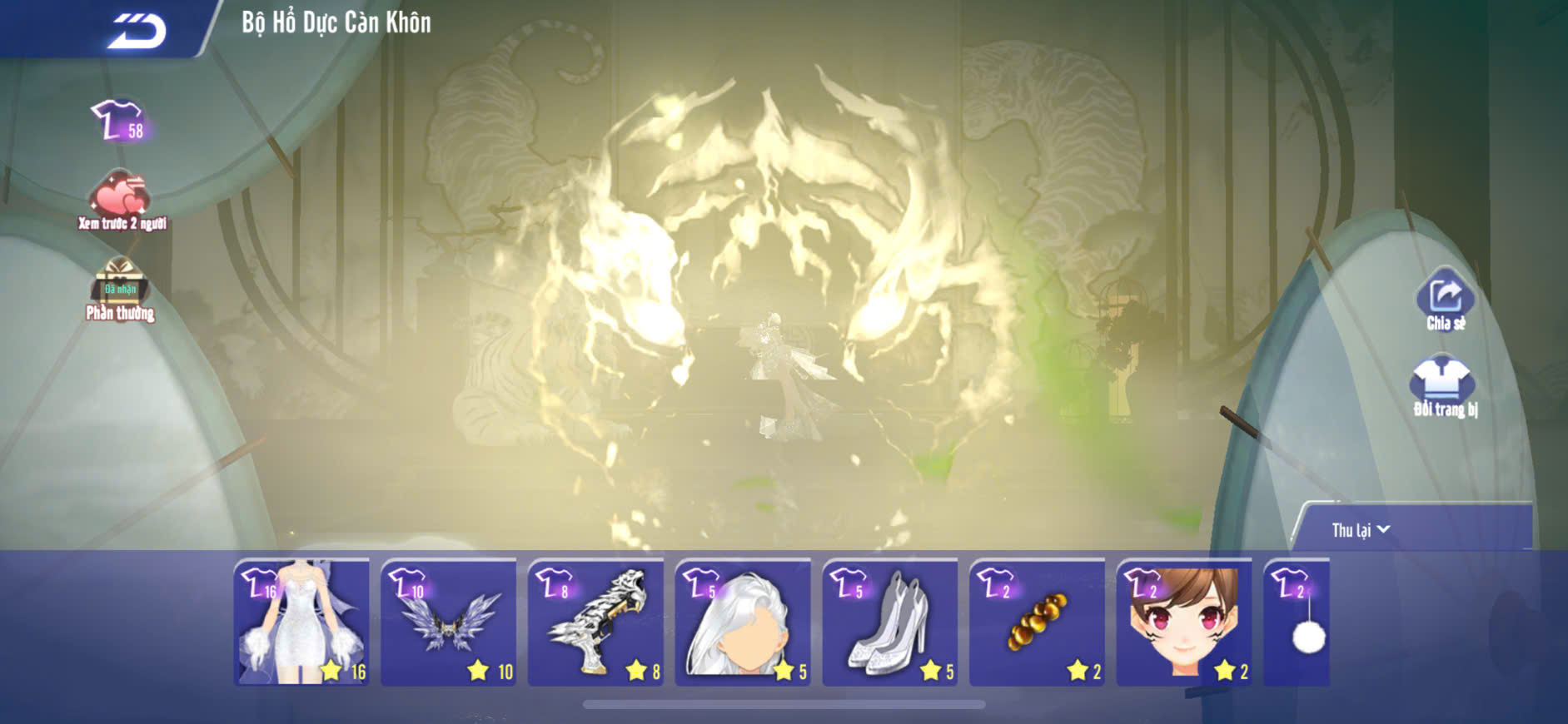This screenshot has height=724, width=1568.
Task: Preview outfit for two people (Xem trước 2 người)
Action: click(122, 201)
